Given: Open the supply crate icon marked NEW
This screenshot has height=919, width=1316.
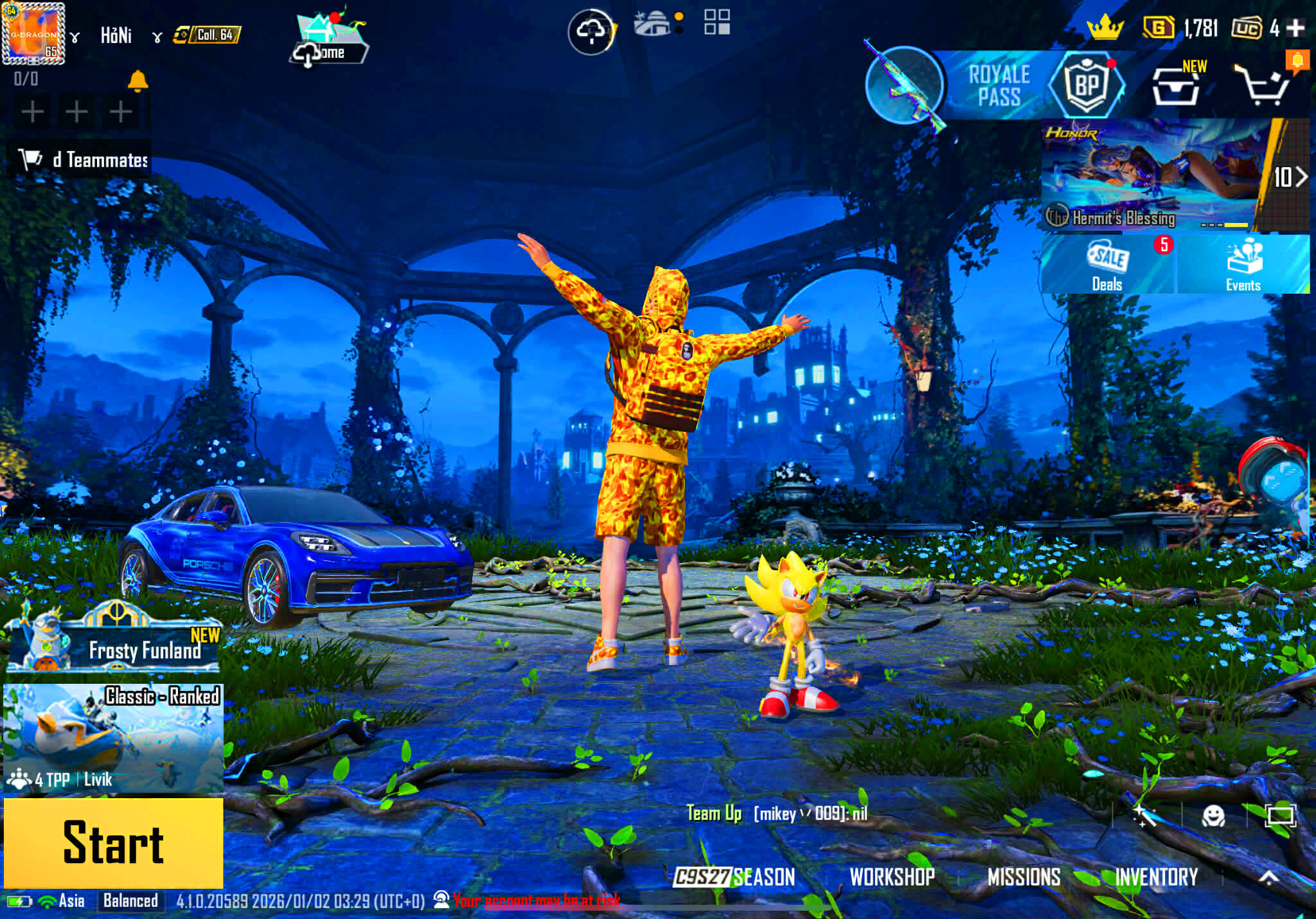Looking at the screenshot, I should coord(1175,85).
